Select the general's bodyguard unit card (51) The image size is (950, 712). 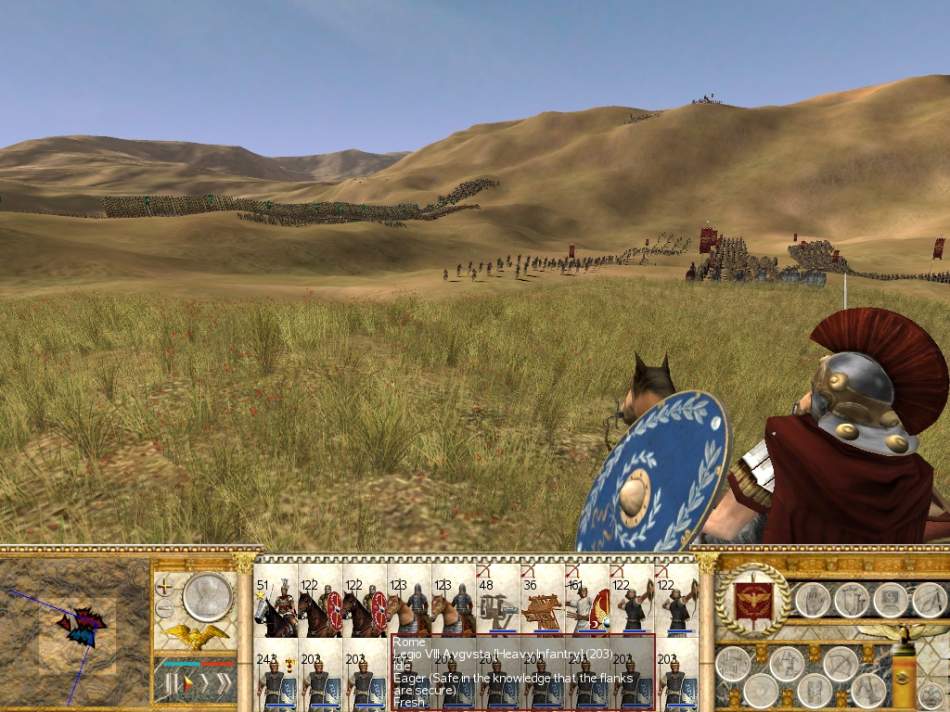(277, 606)
